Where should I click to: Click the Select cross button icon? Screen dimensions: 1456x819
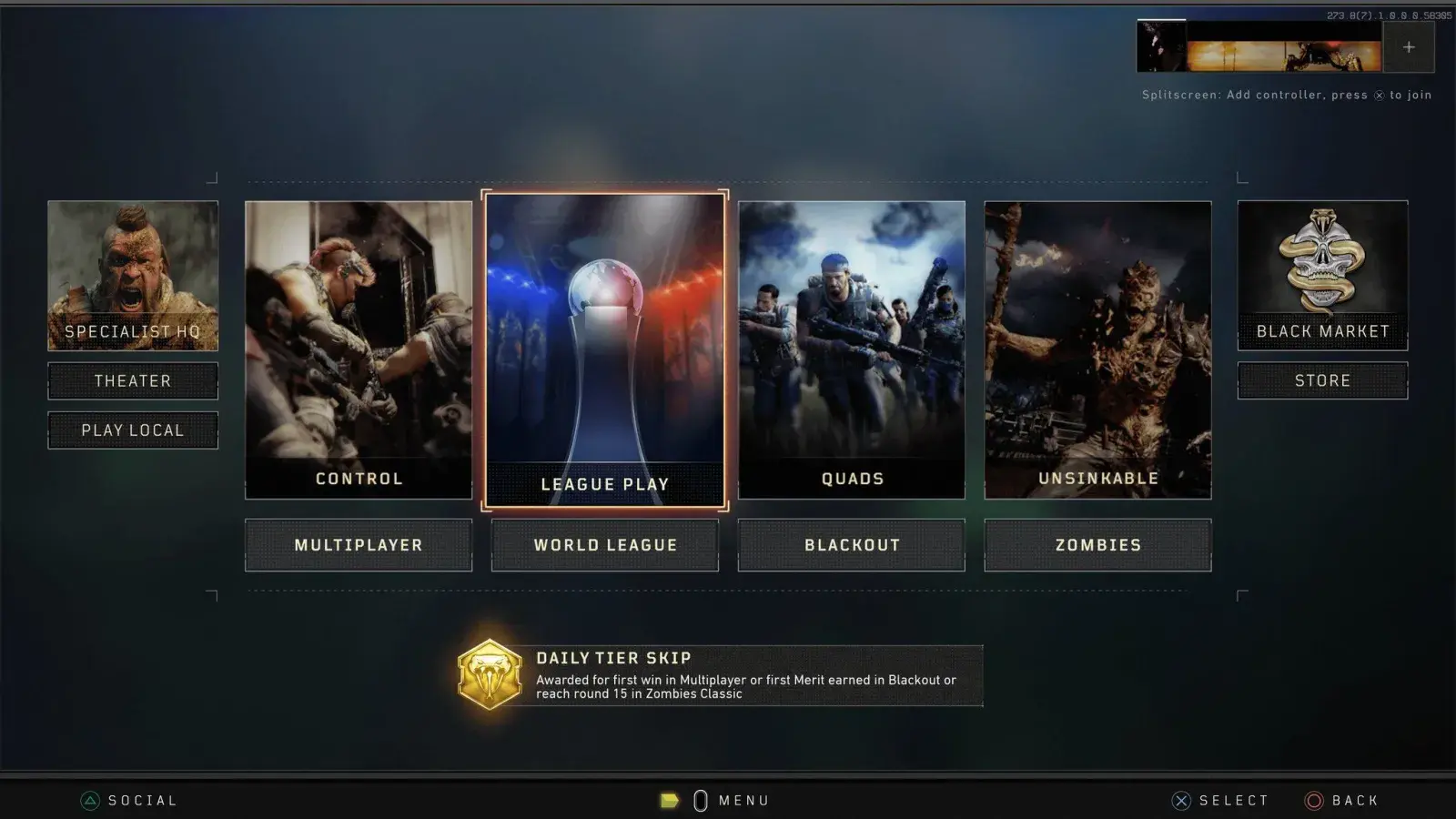pyautogui.click(x=1180, y=800)
